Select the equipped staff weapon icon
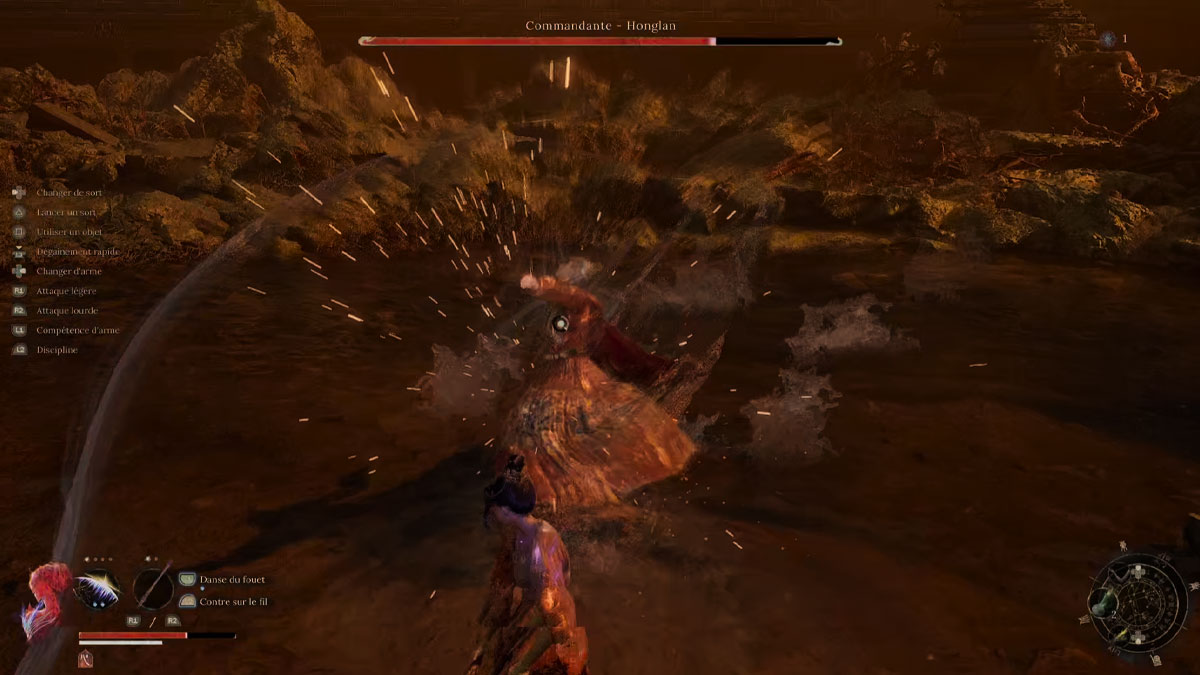Viewport: 1200px width, 675px height. click(x=153, y=588)
